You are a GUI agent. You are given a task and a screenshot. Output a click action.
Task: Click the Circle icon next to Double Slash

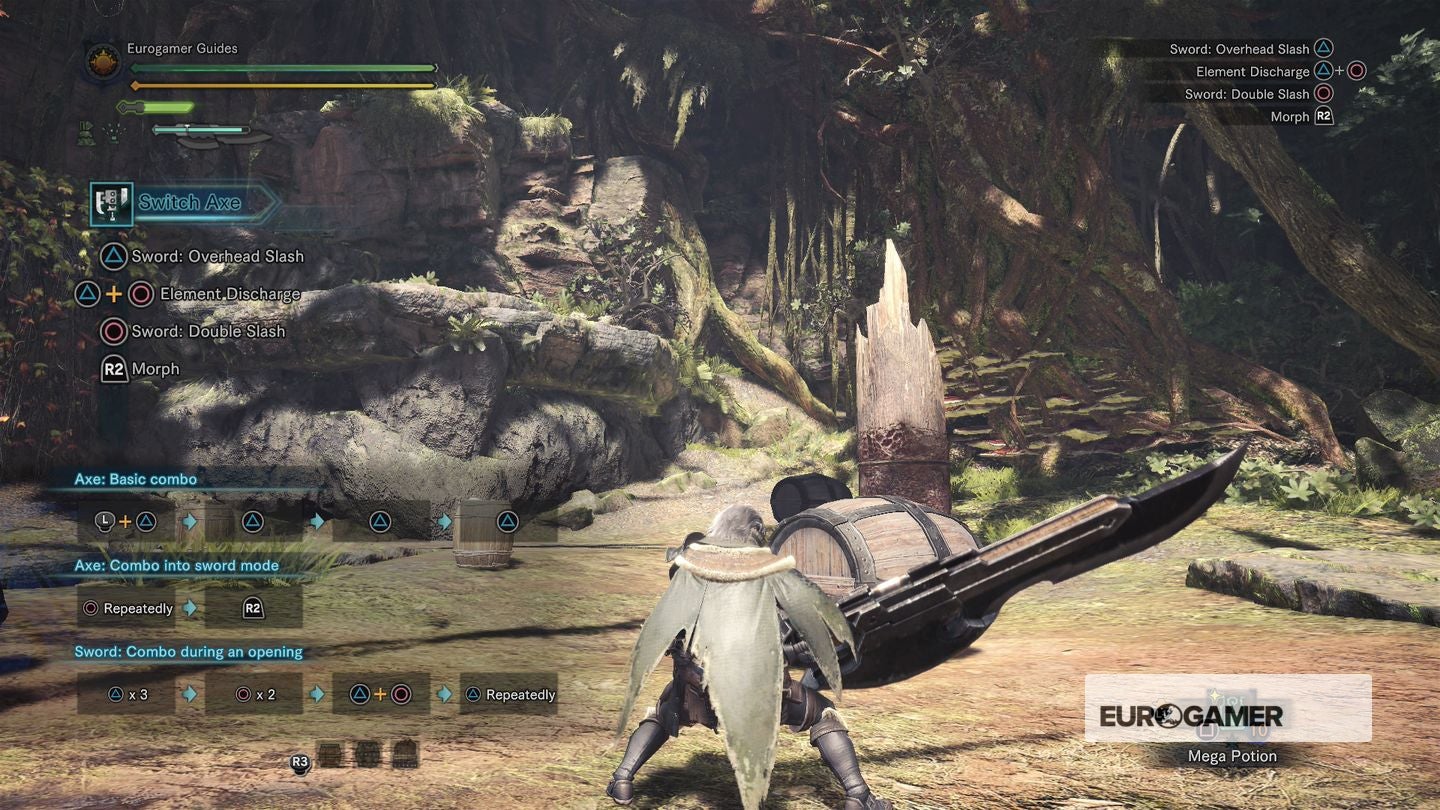click(113, 331)
